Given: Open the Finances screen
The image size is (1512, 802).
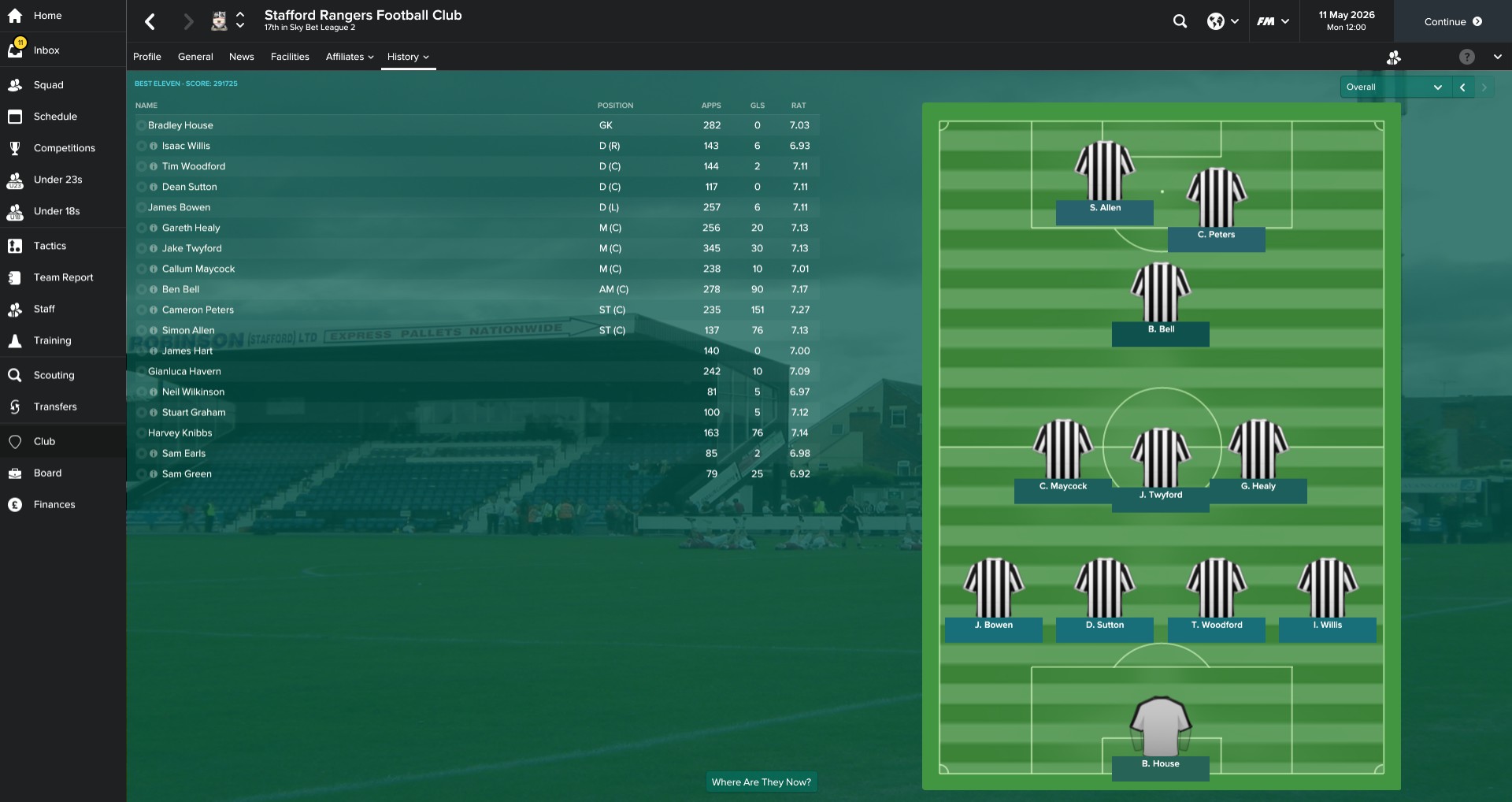Looking at the screenshot, I should pyautogui.click(x=54, y=504).
